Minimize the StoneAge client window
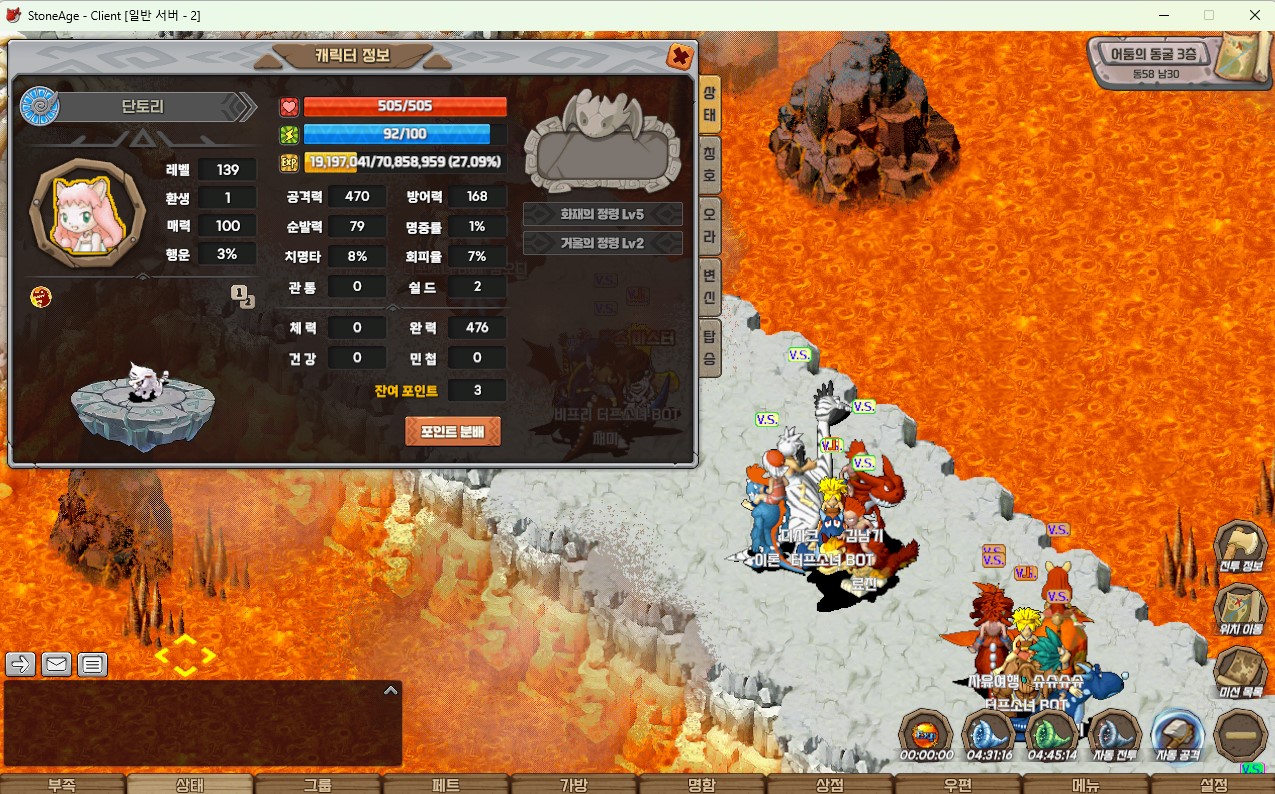Image resolution: width=1275 pixels, height=794 pixels. point(1164,15)
